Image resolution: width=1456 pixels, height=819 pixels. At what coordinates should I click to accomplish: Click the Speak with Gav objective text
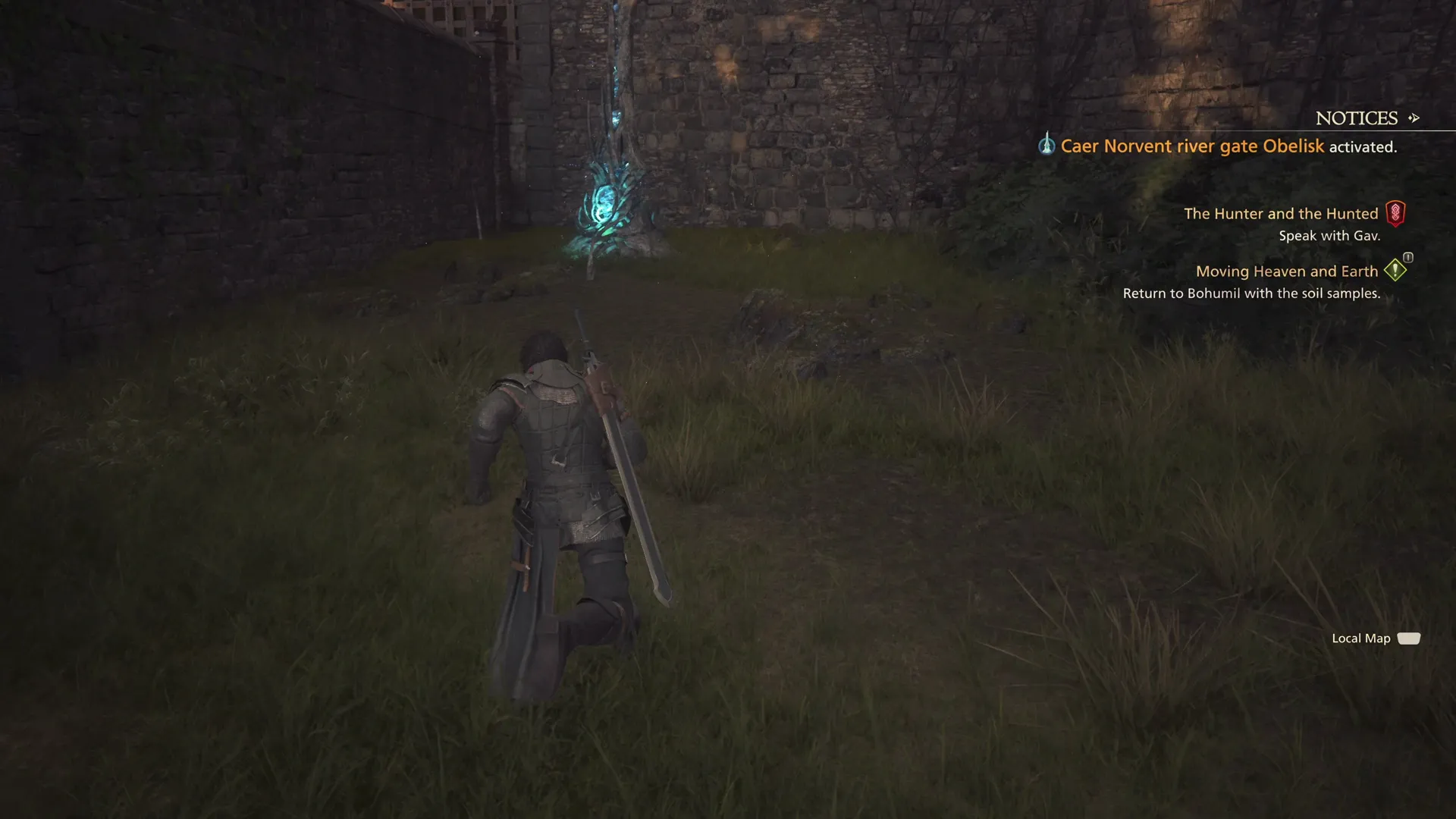pos(1331,235)
